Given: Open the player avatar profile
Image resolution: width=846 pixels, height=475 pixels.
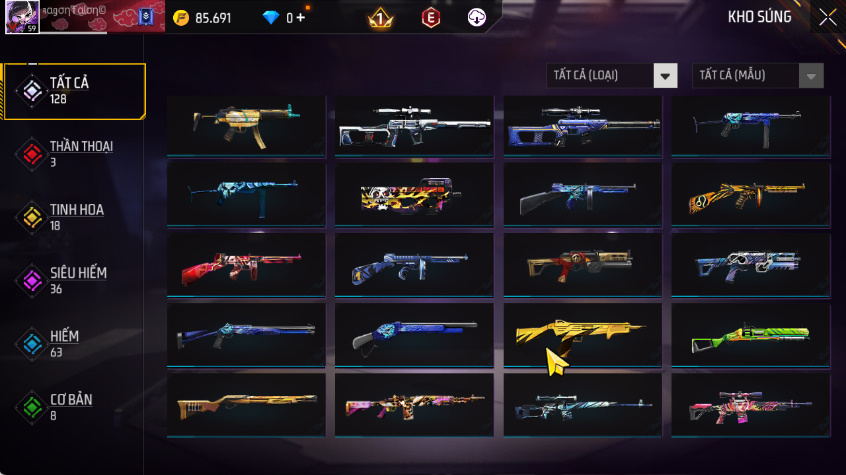Looking at the screenshot, I should (22, 17).
